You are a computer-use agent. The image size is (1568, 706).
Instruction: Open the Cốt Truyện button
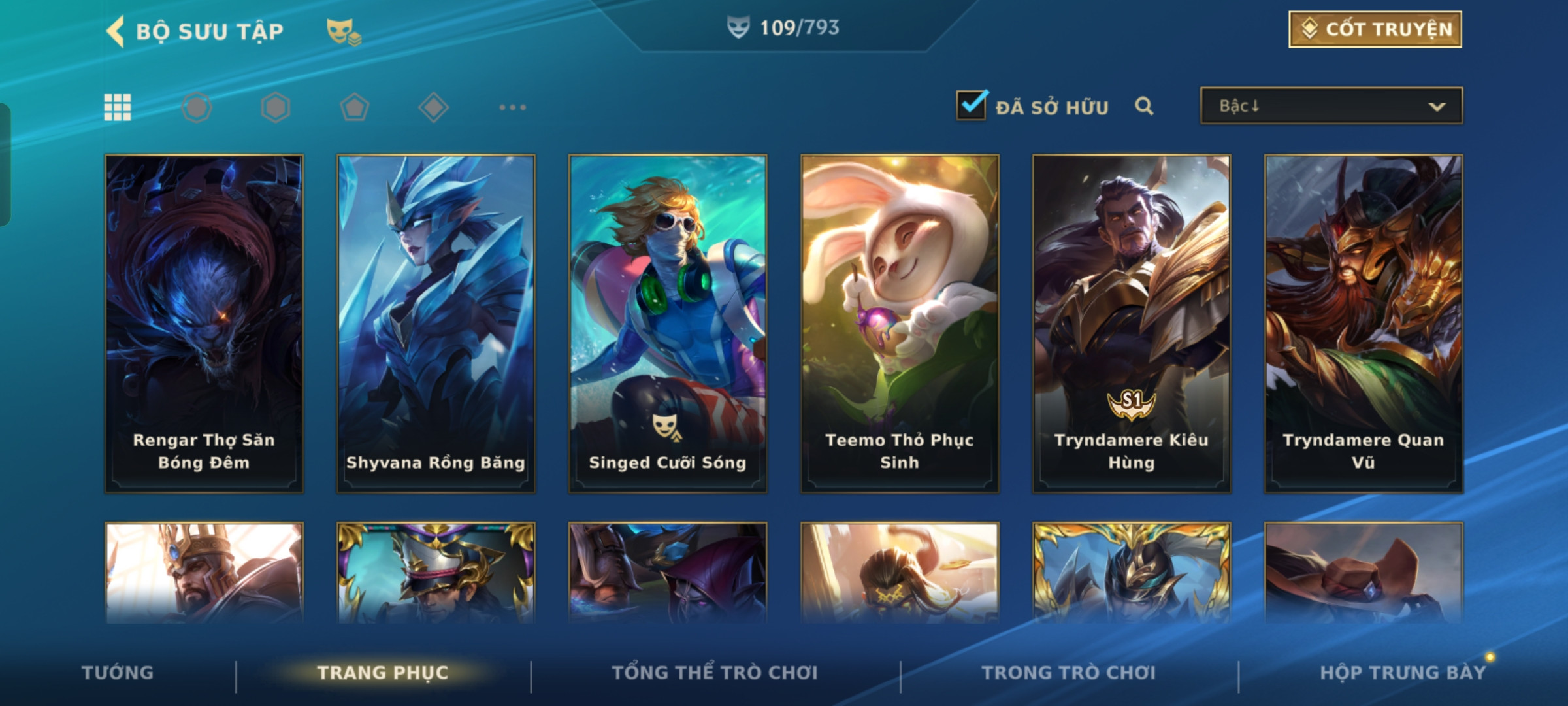coord(1375,29)
